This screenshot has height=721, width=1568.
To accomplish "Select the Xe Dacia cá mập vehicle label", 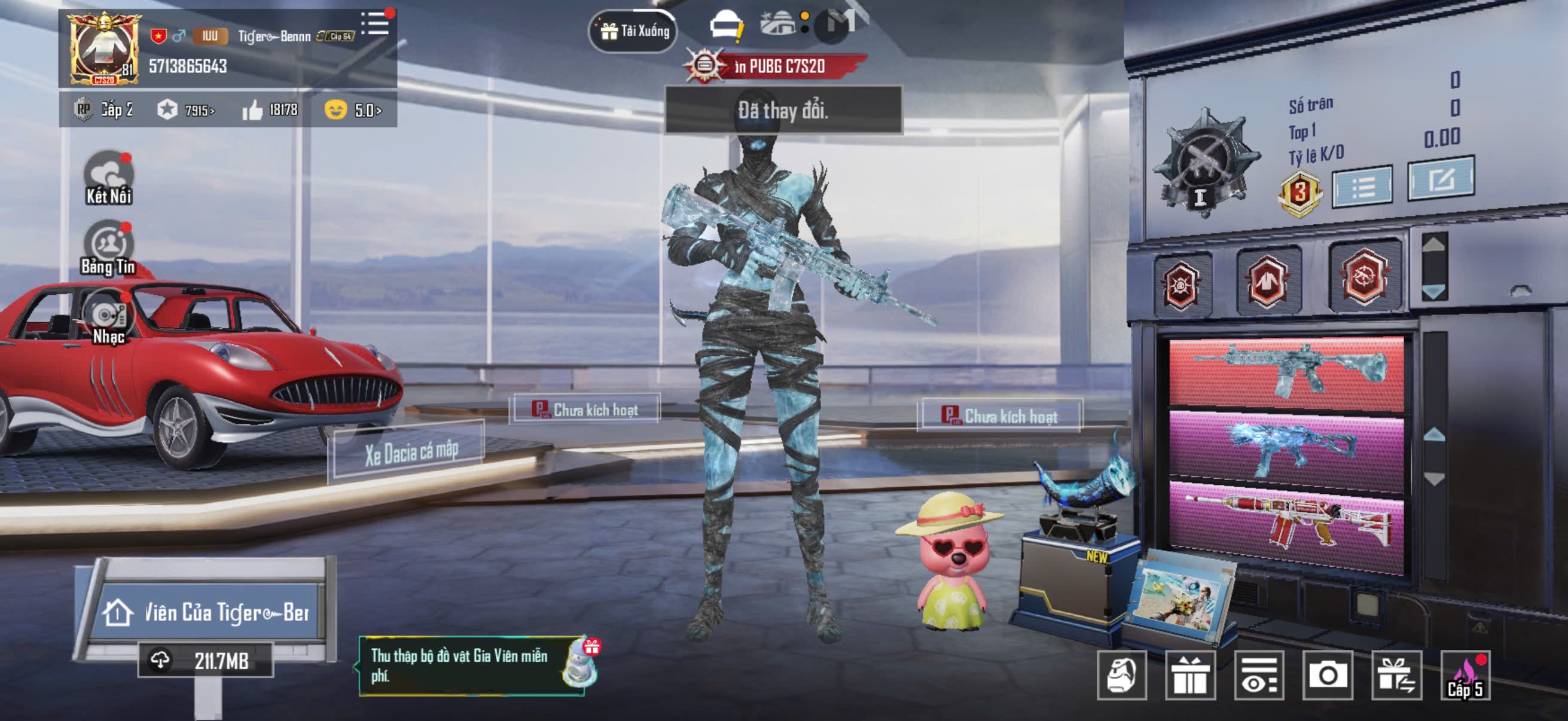I will (411, 452).
